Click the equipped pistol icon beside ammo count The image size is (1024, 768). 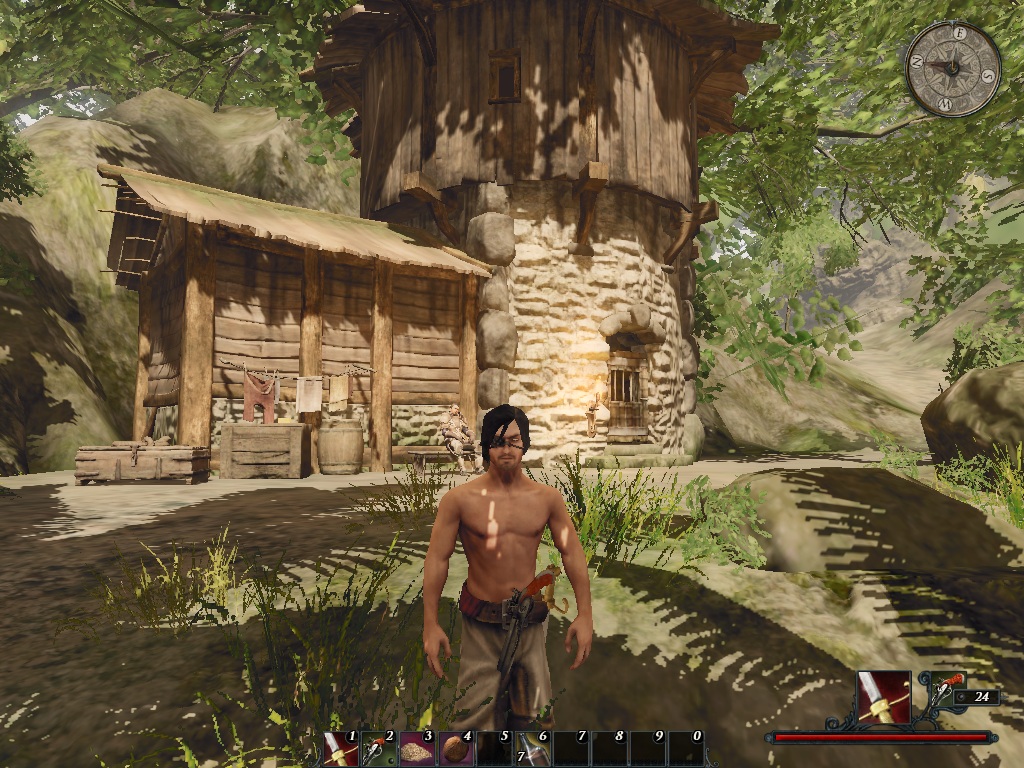pos(949,688)
